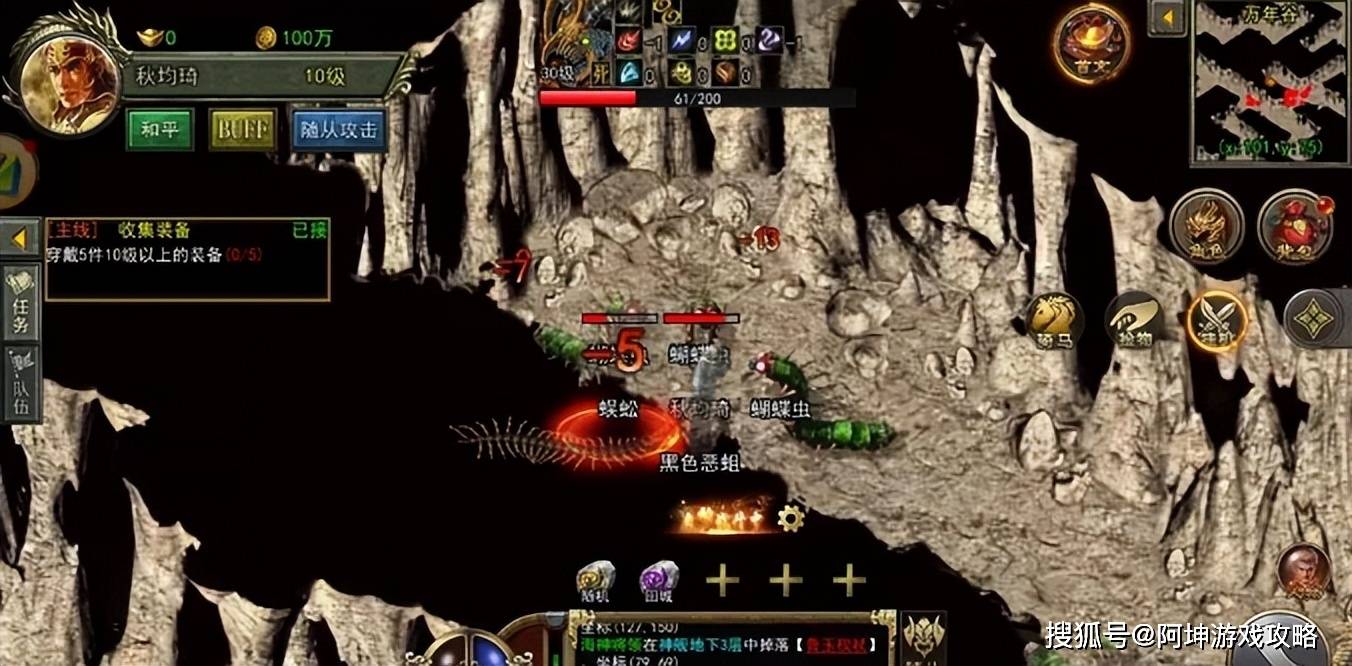Open the gear settings cog
1352x666 pixels.
point(791,517)
